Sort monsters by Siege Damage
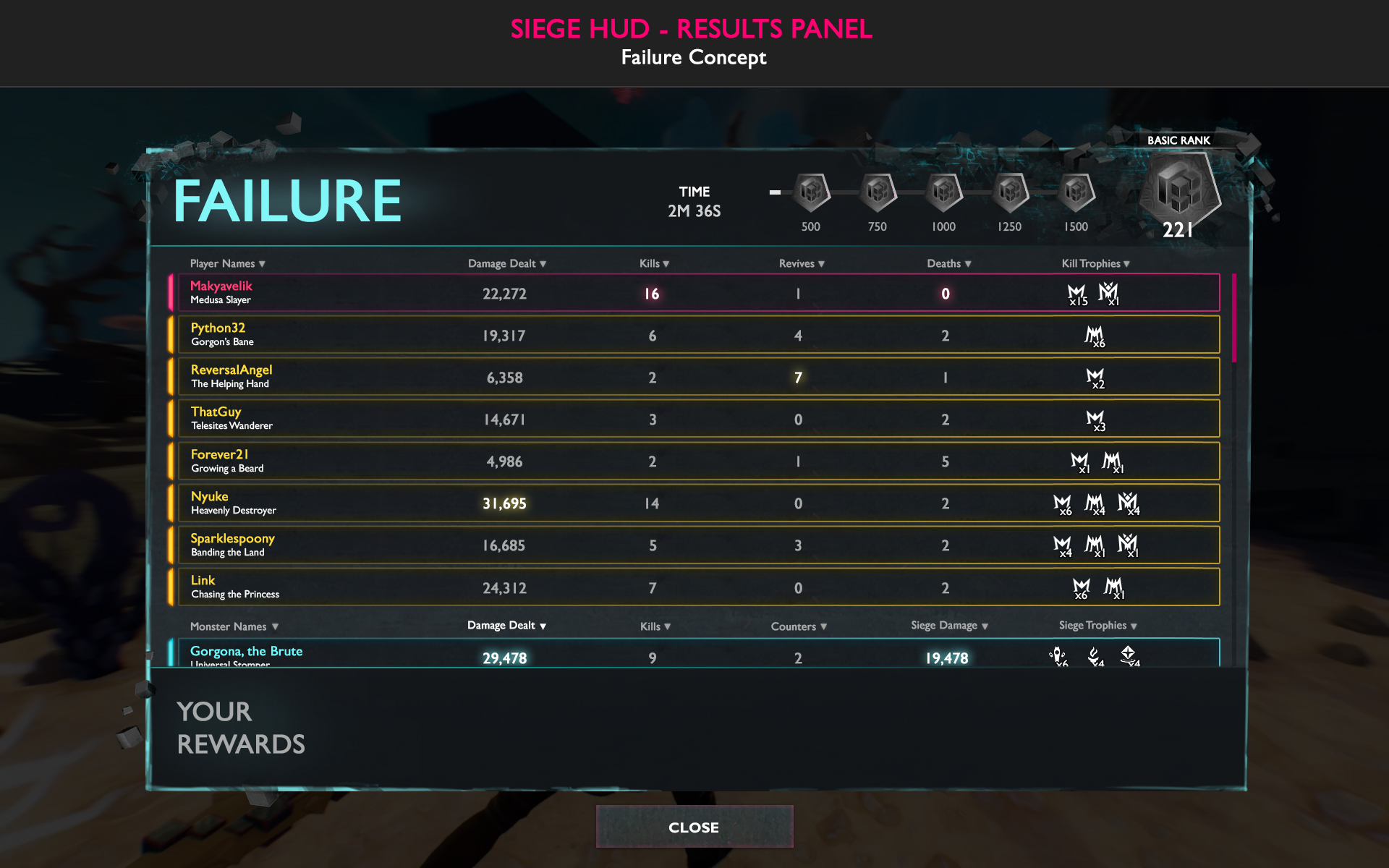1389x868 pixels. [x=948, y=626]
